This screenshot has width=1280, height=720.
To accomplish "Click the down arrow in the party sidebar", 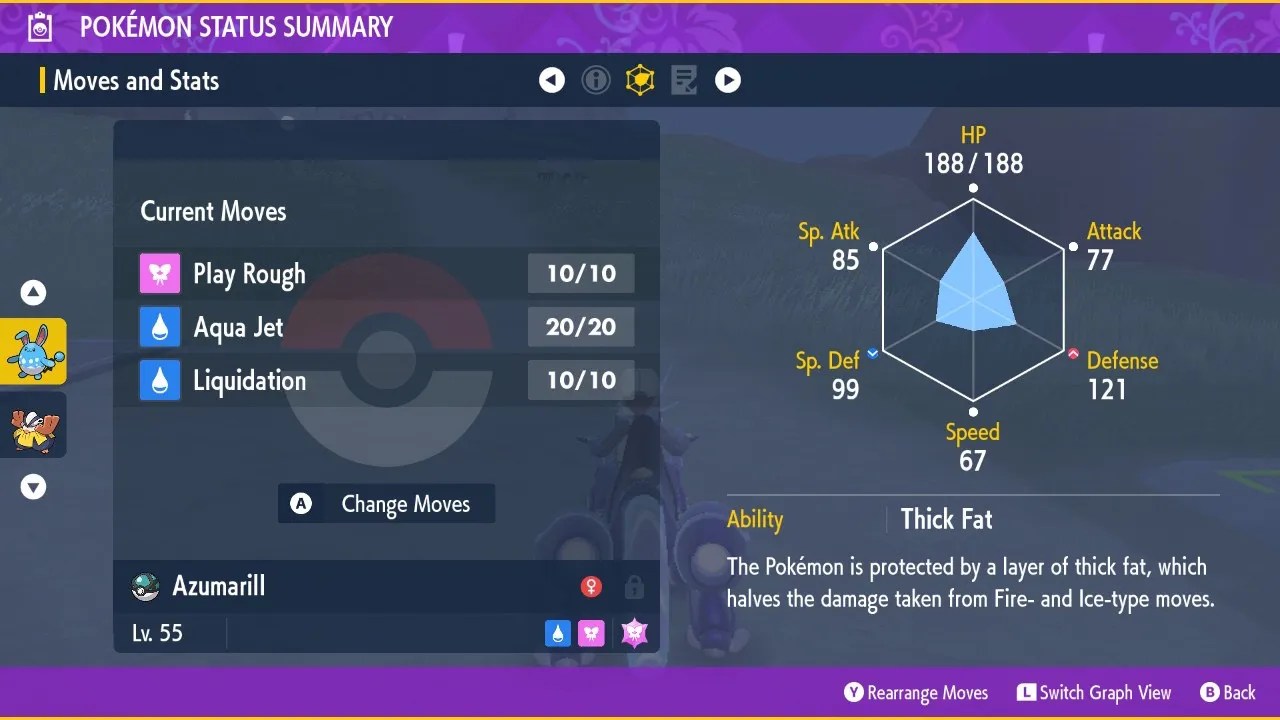I will [33, 487].
